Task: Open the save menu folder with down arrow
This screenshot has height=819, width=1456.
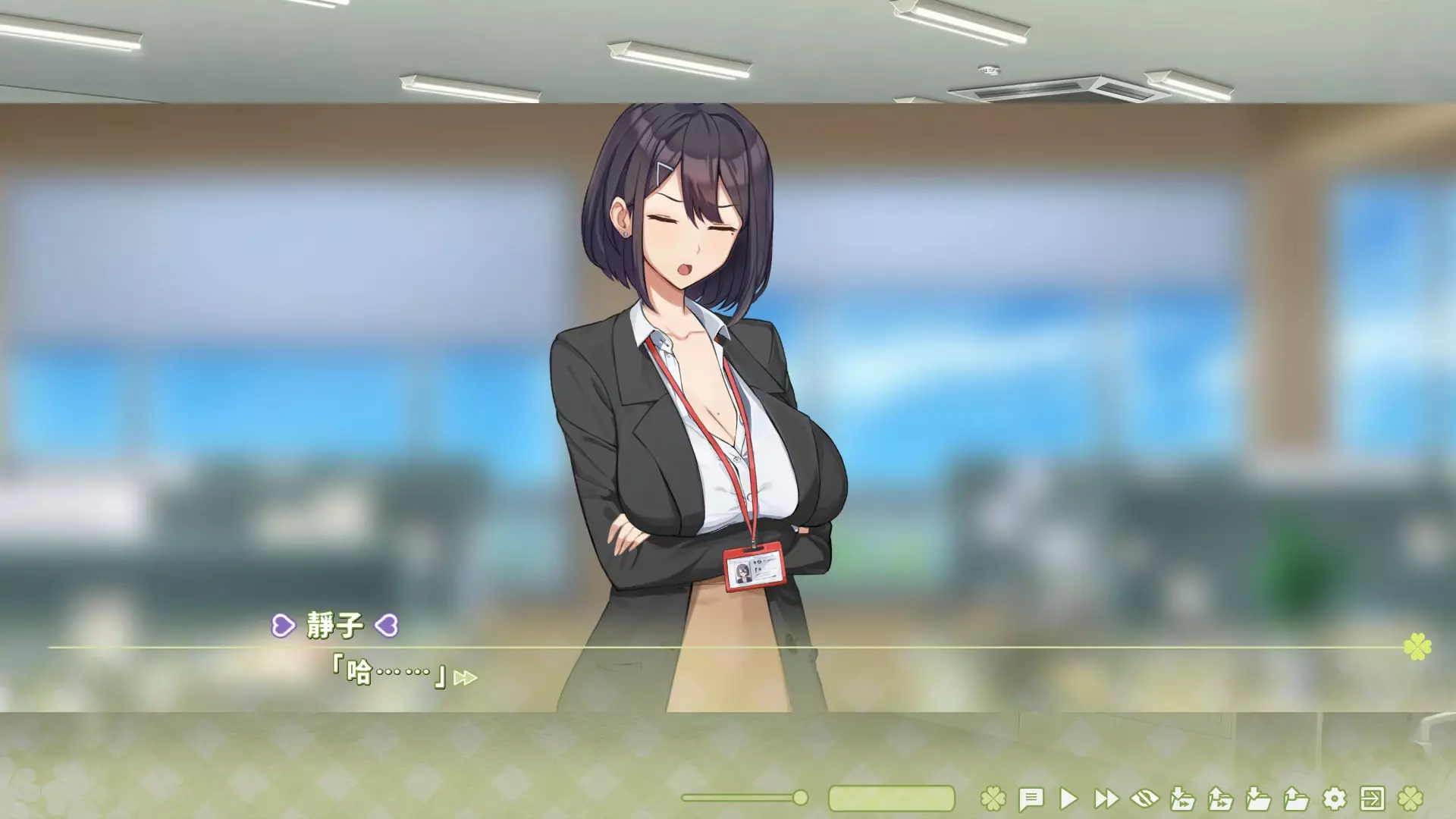Action: tap(1258, 799)
